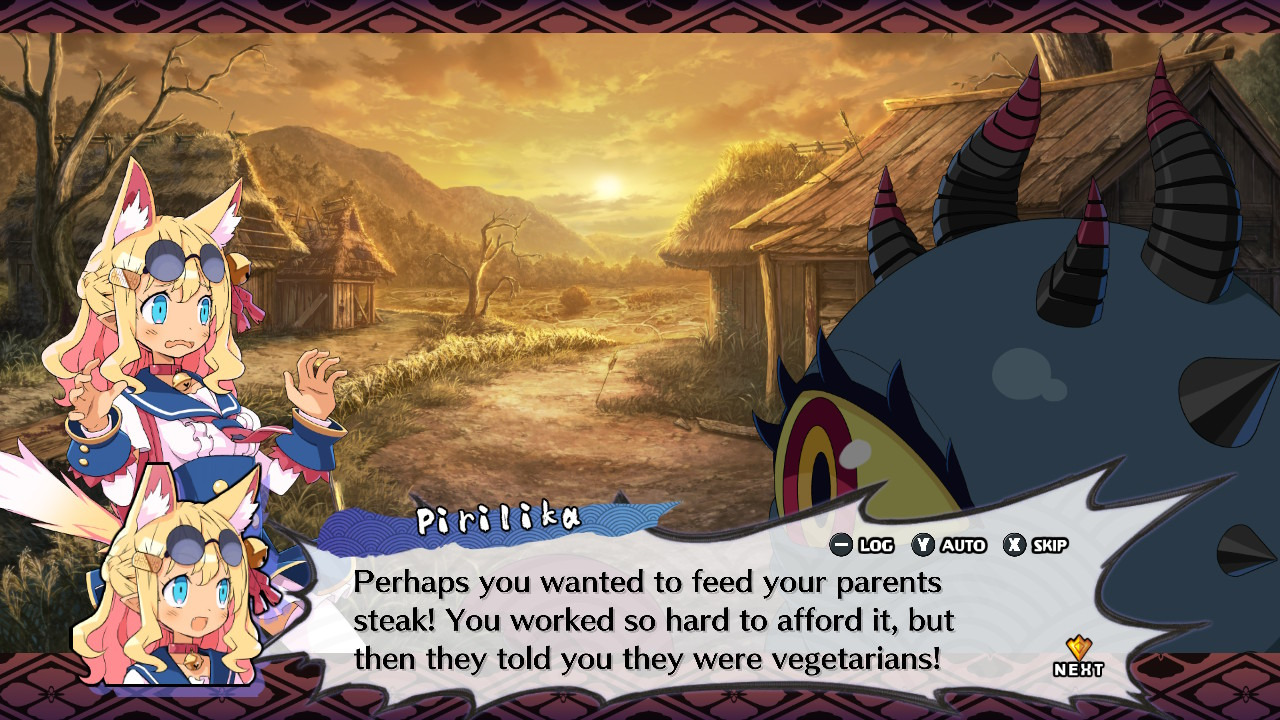Toggle AUTO dialogue advance
This screenshot has width=1280, height=720.
pyautogui.click(x=949, y=545)
